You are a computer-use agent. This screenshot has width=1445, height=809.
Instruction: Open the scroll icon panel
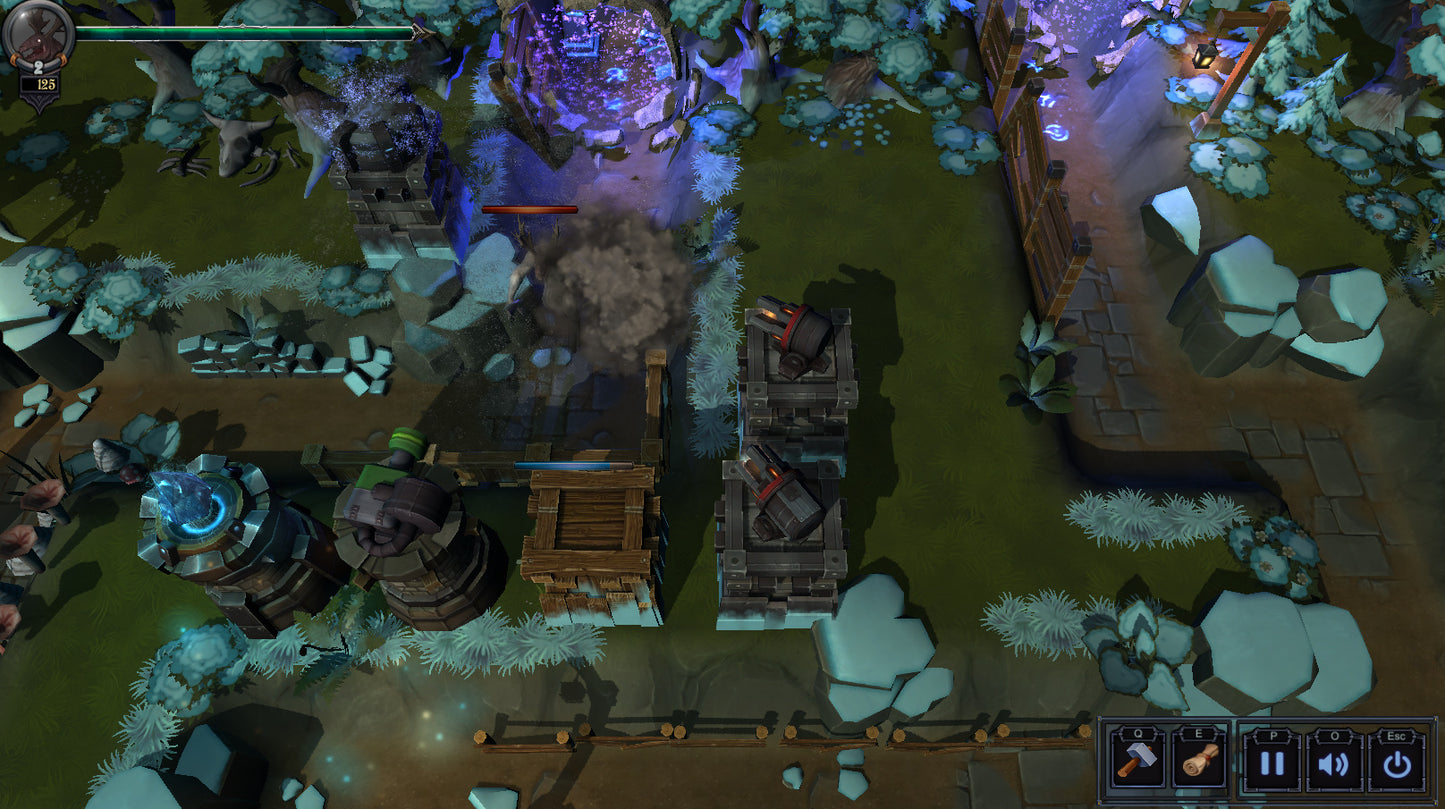pyautogui.click(x=1199, y=762)
